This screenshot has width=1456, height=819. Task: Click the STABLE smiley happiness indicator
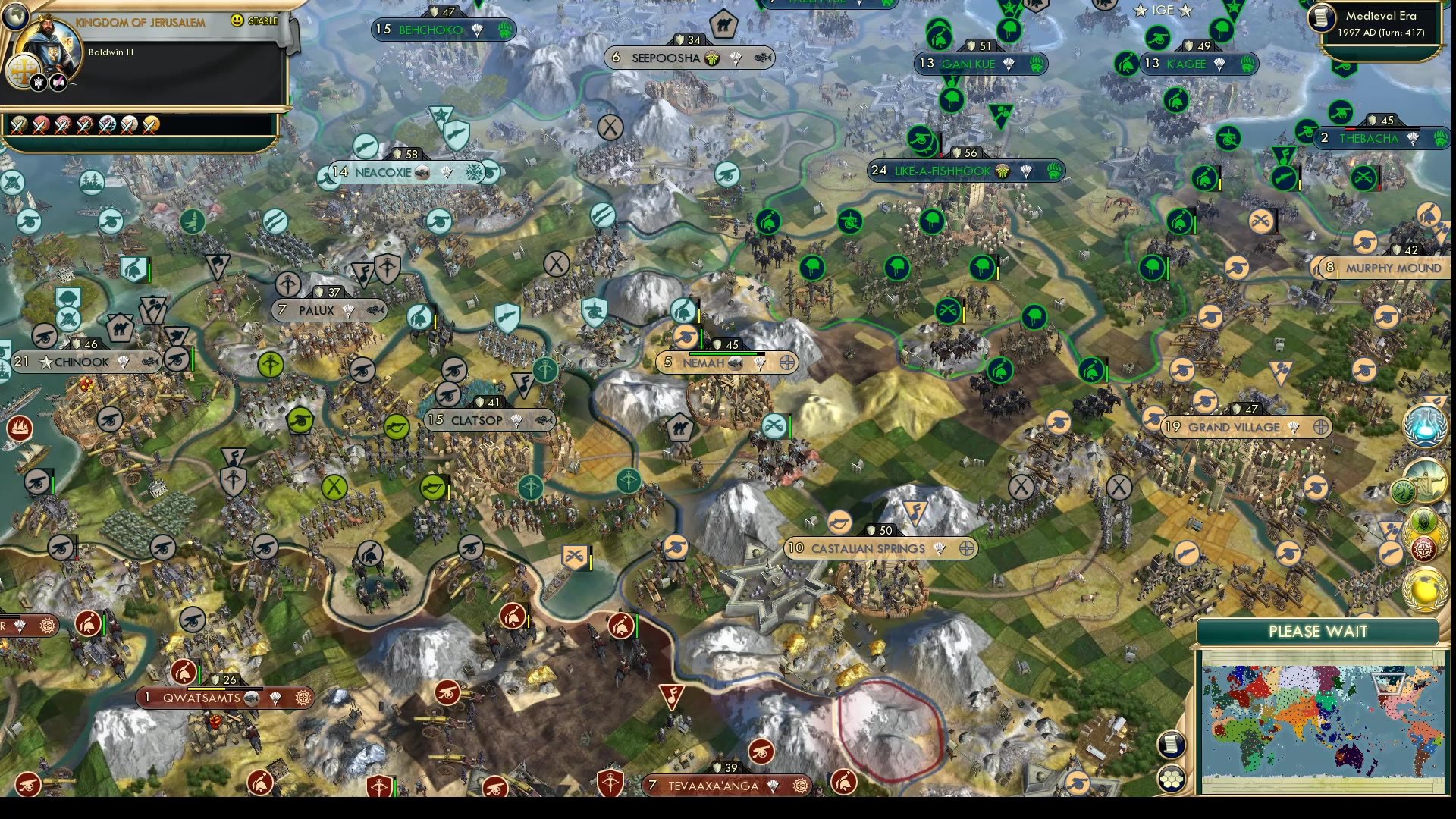pos(237,20)
